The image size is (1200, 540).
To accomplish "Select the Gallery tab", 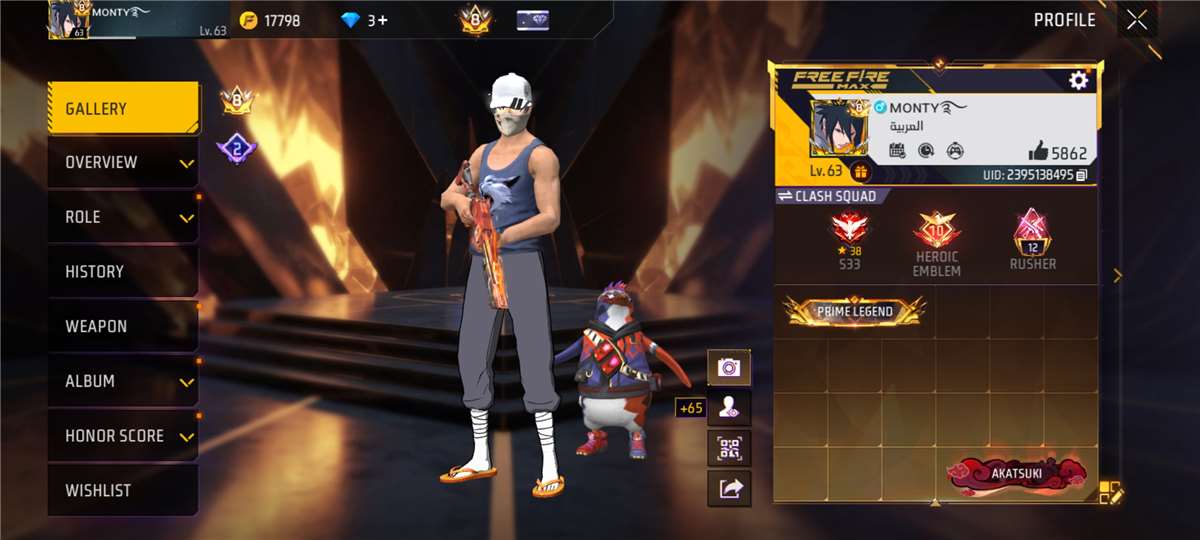I will (122, 109).
